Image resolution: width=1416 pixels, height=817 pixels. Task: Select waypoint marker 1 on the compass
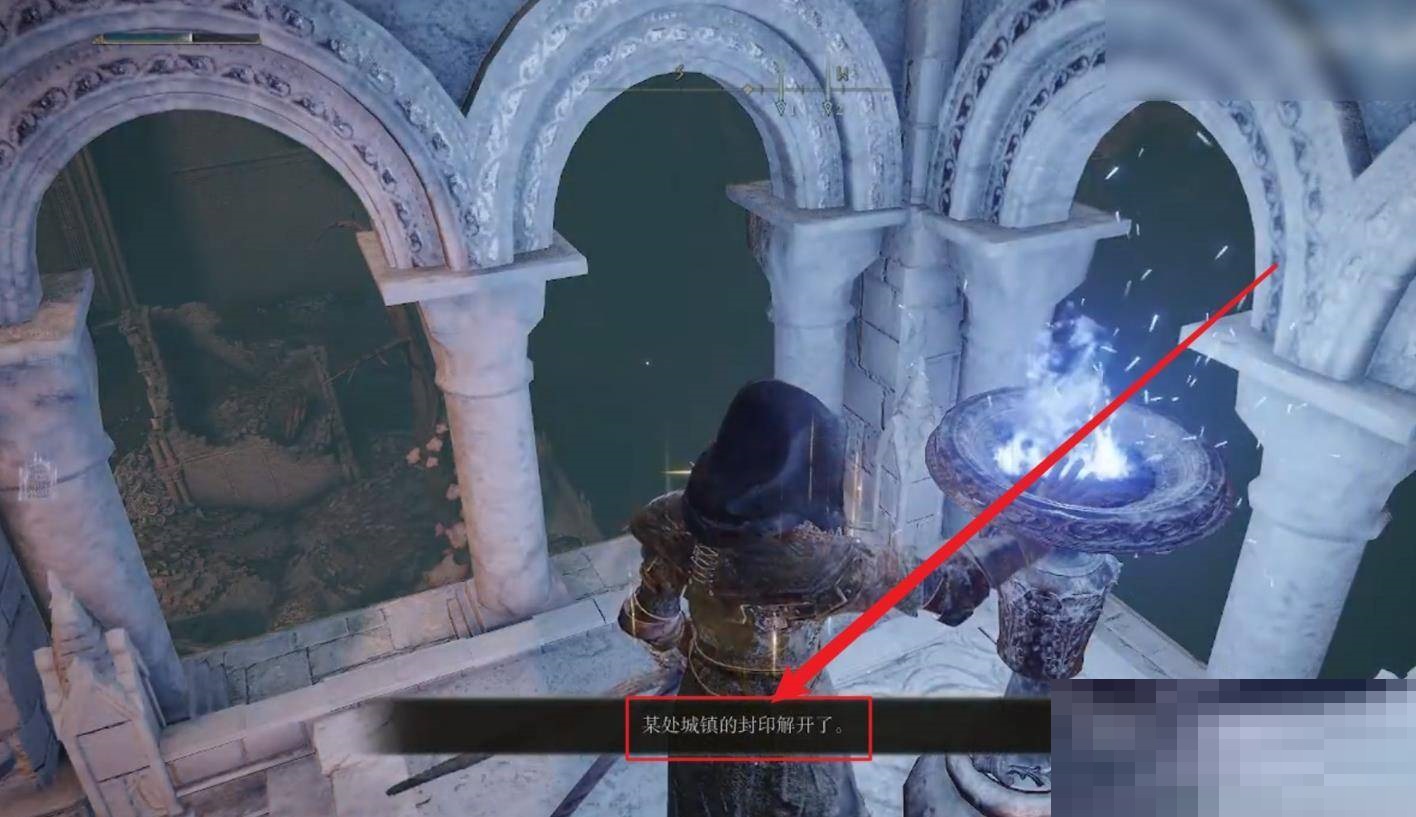coord(781,105)
